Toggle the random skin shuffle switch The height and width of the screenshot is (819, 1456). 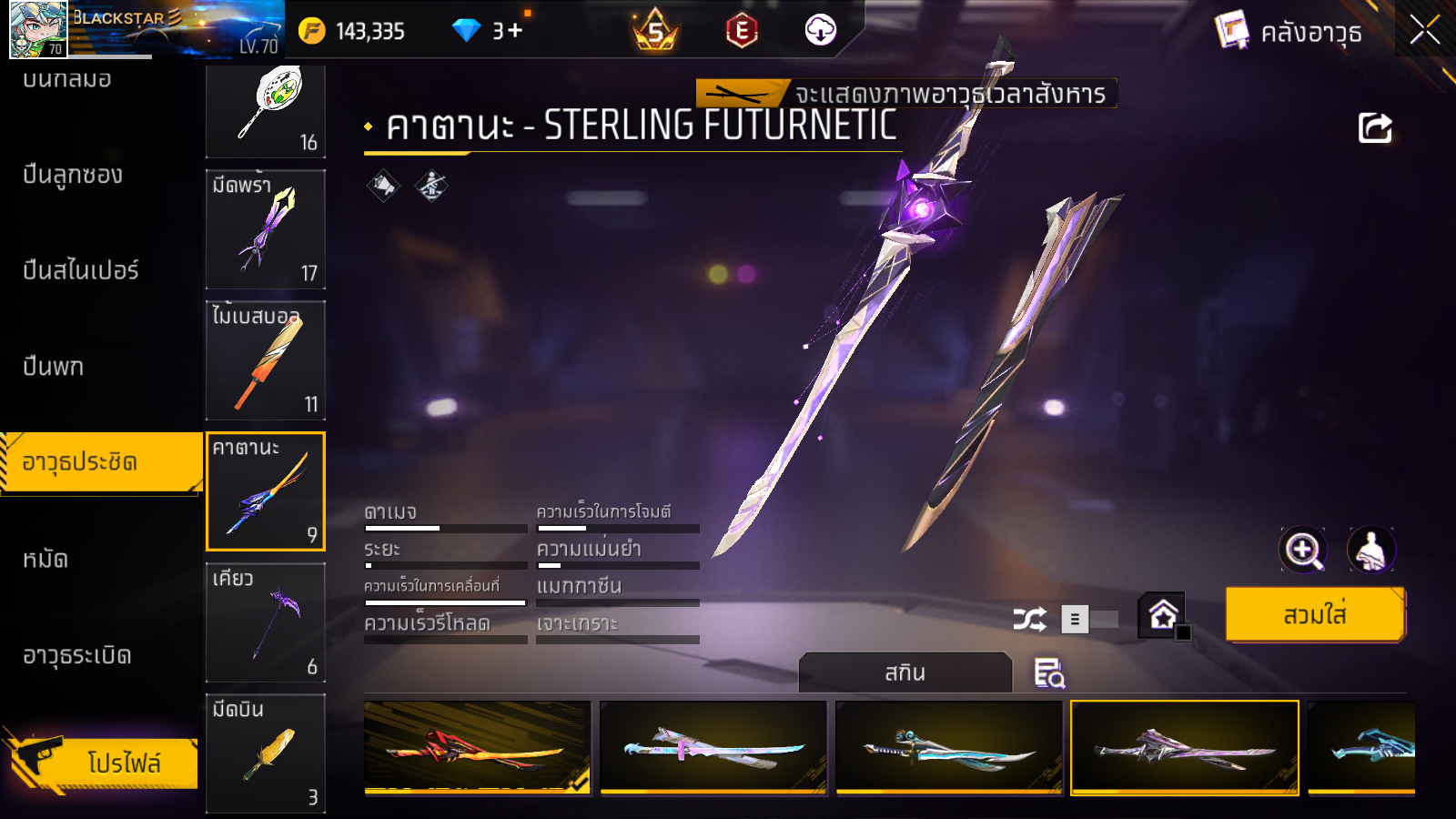click(1090, 620)
